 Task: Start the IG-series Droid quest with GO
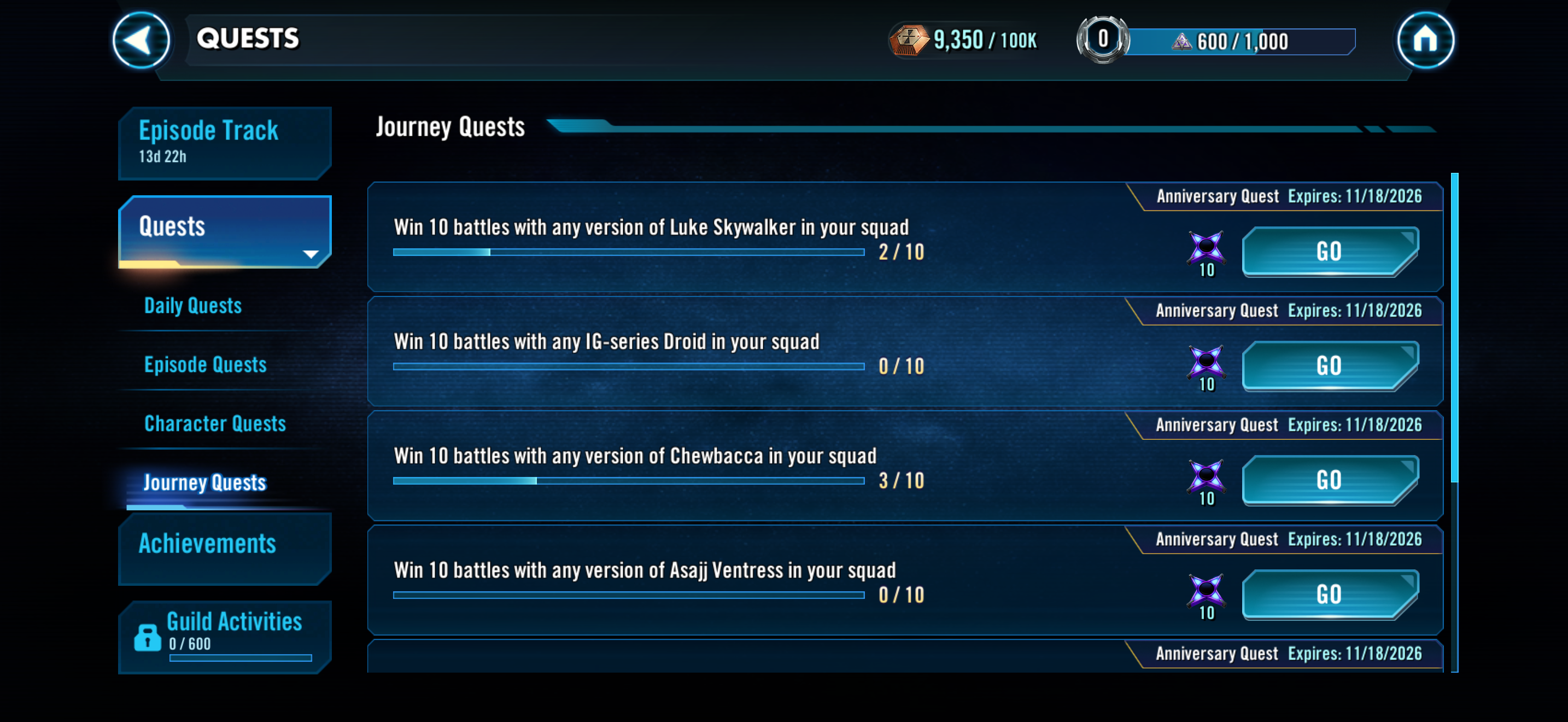coord(1330,366)
